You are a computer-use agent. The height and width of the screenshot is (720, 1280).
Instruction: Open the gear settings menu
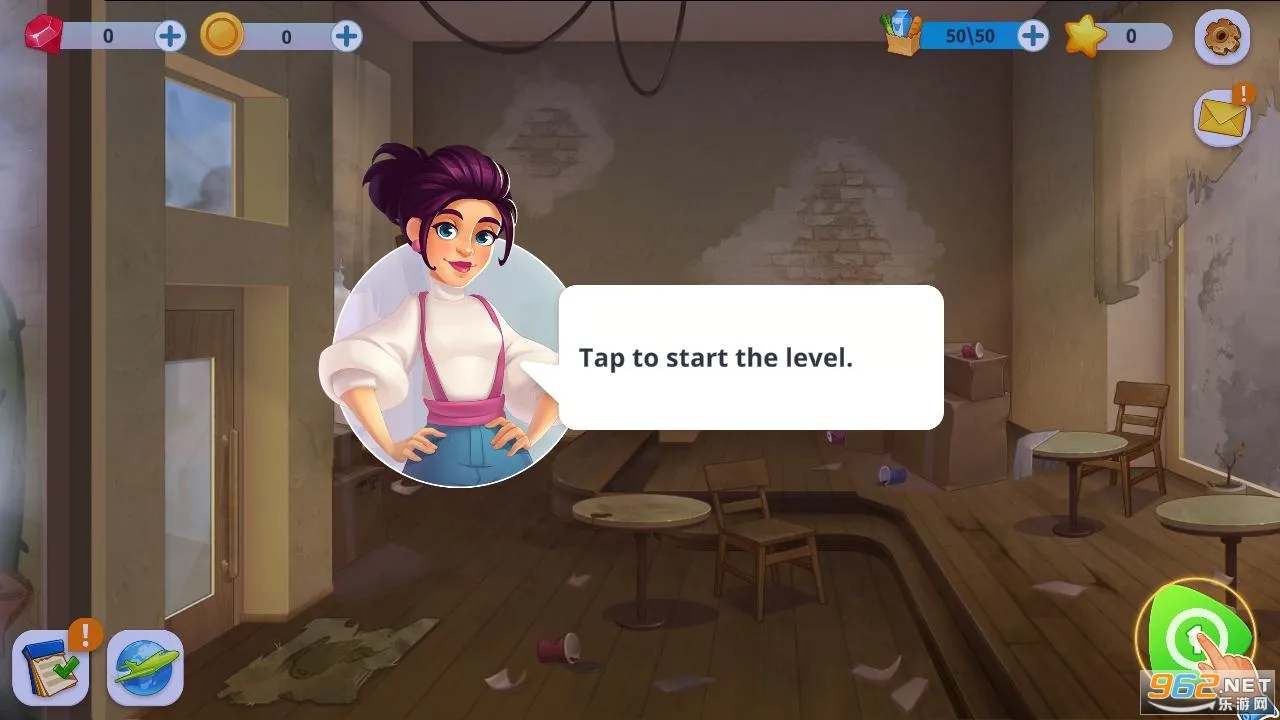pos(1222,38)
